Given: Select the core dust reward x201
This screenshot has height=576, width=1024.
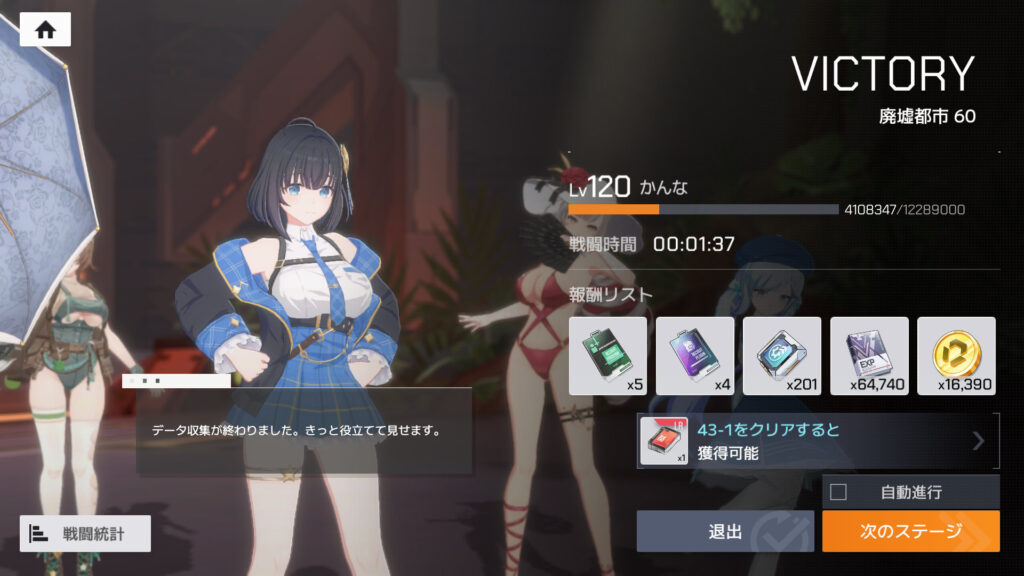Looking at the screenshot, I should pyautogui.click(x=782, y=356).
